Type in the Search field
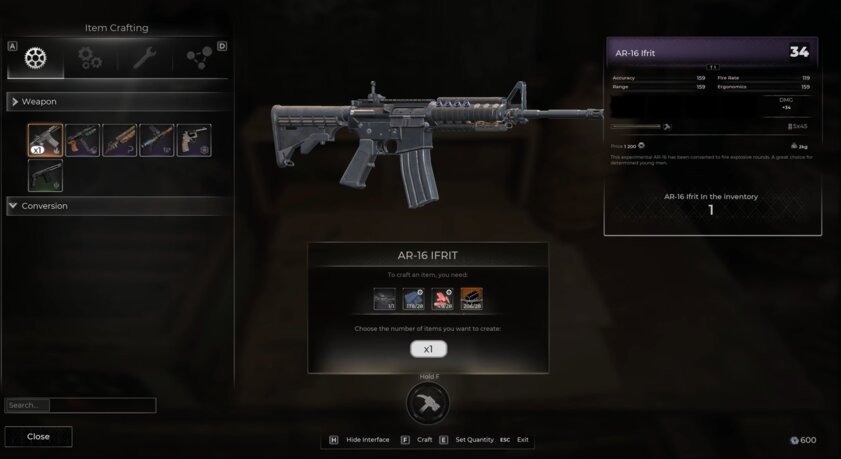Screen dimensions: 841x459 (x=102, y=405)
